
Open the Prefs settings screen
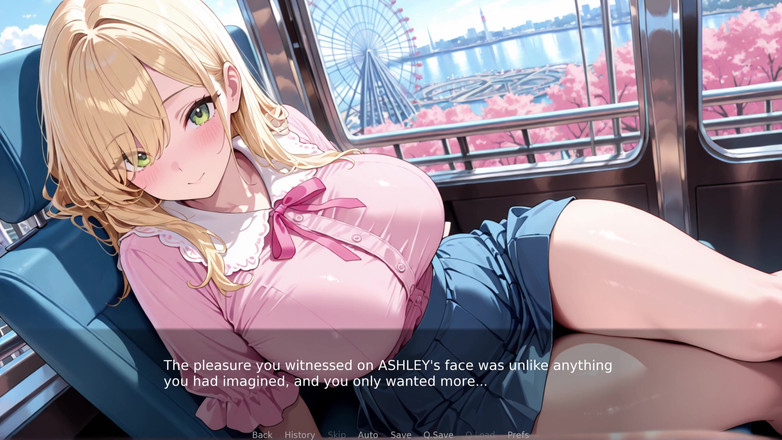click(518, 435)
